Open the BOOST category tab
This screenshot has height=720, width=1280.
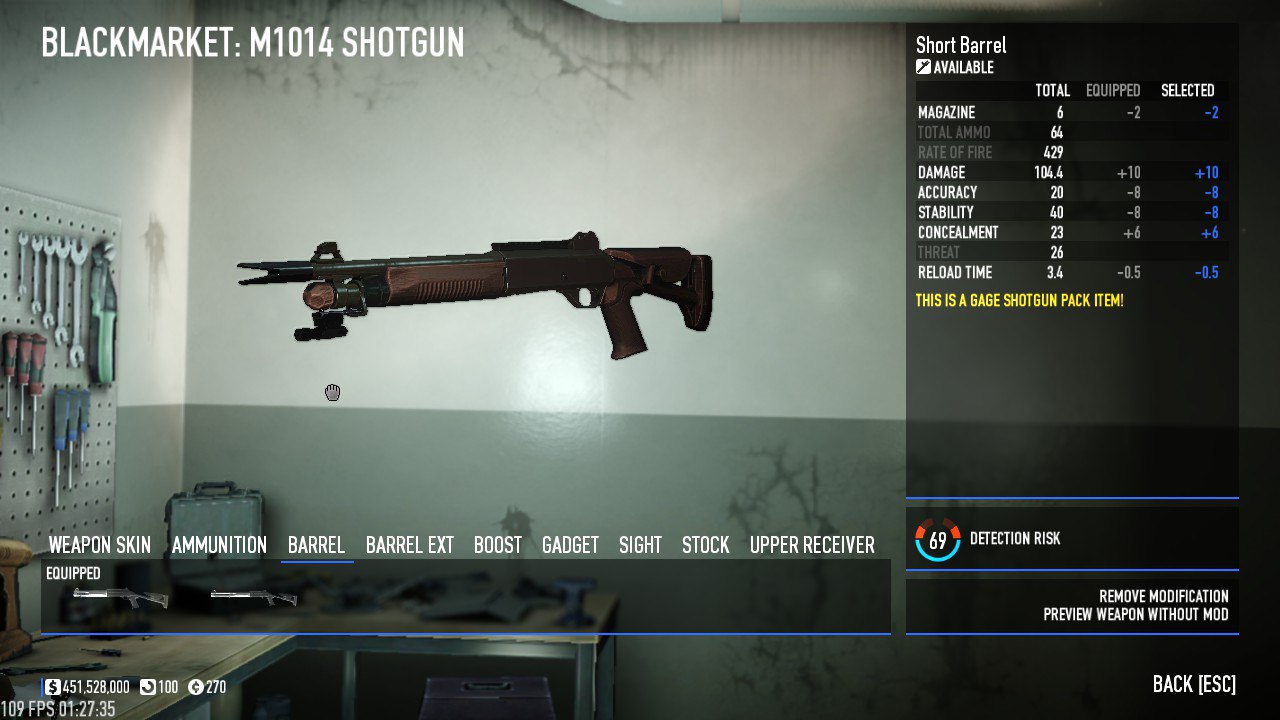point(498,545)
